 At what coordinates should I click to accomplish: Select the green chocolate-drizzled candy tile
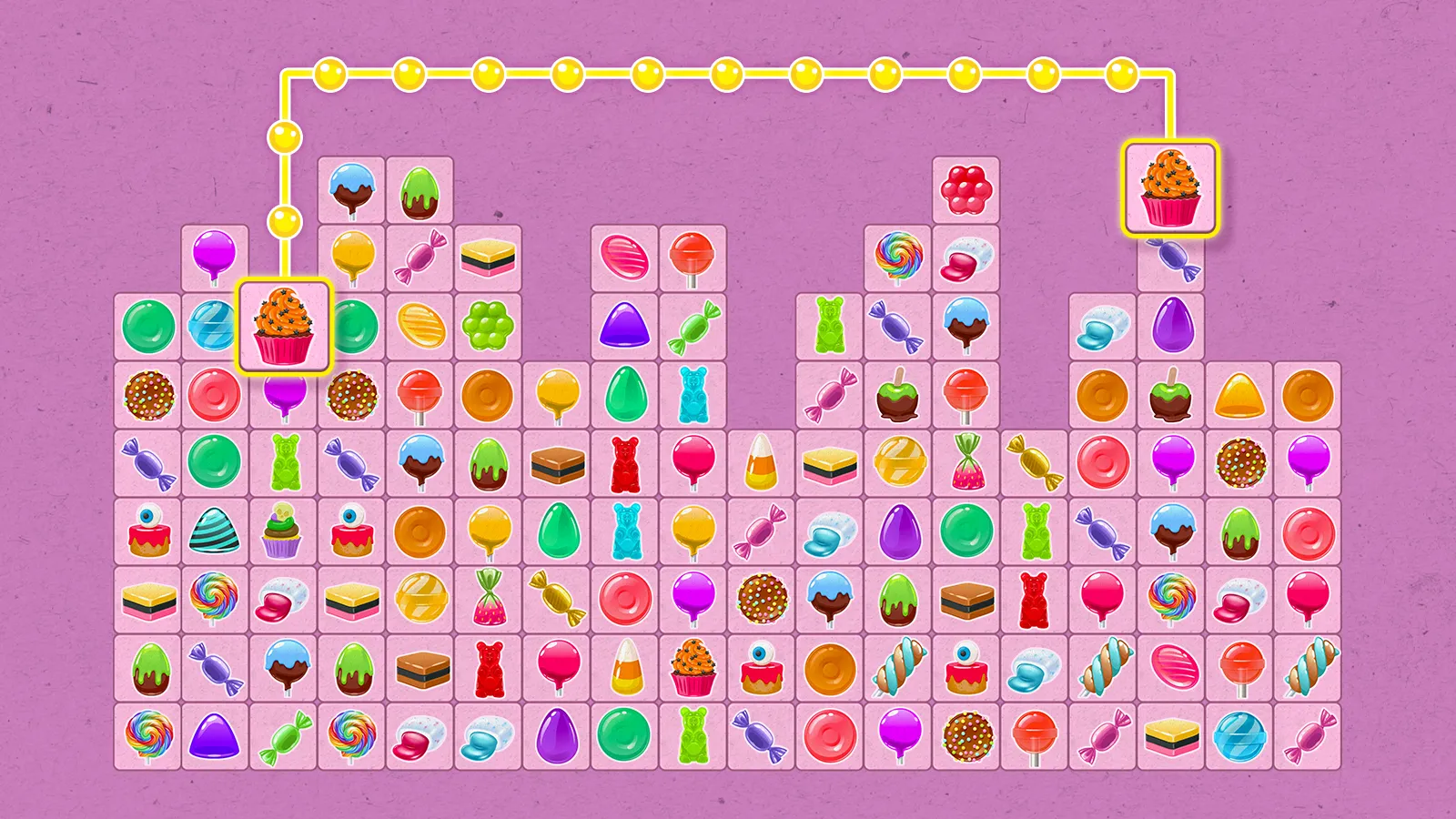(489, 464)
